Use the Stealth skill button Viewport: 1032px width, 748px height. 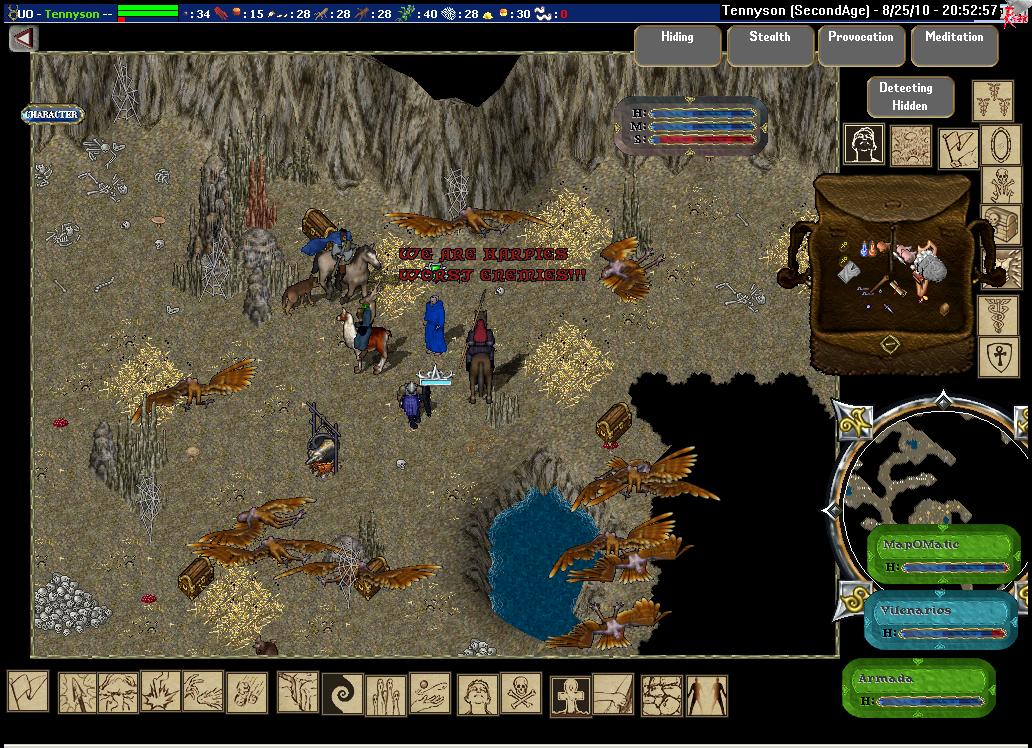pyautogui.click(x=769, y=46)
